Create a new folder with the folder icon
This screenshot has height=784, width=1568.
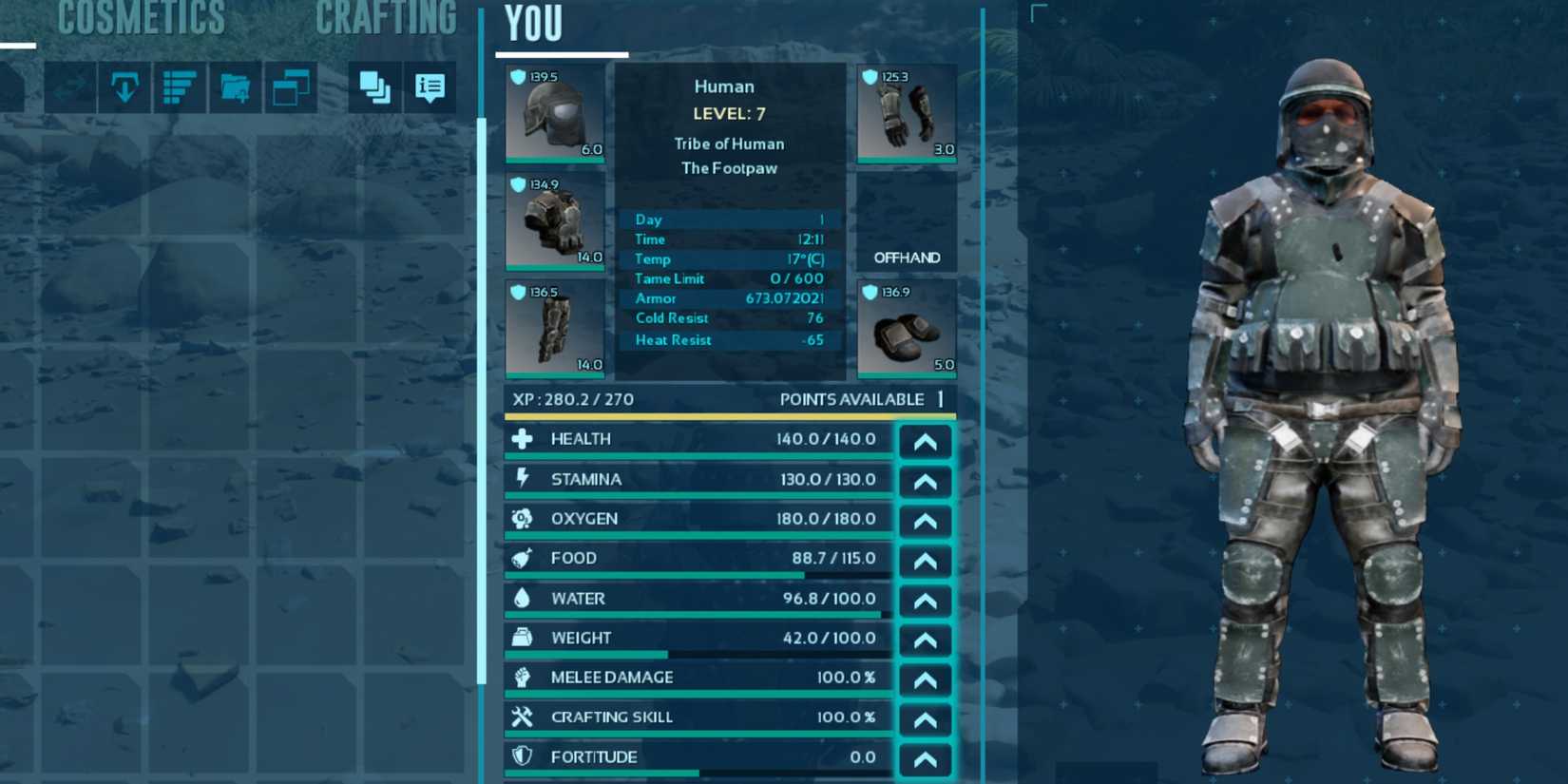click(x=235, y=87)
